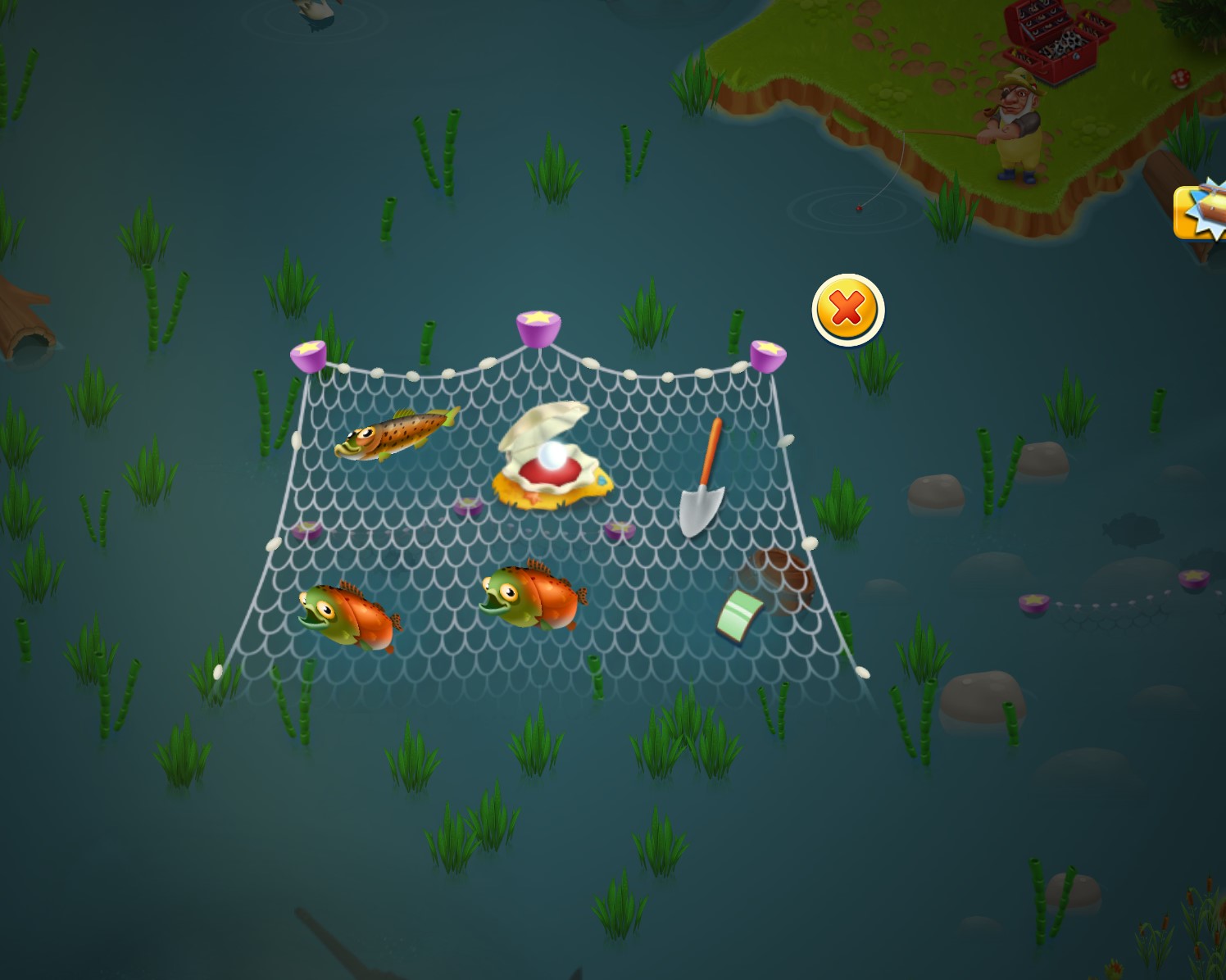Take the green striped strap item
Screen dimensions: 1226x980
point(740,615)
